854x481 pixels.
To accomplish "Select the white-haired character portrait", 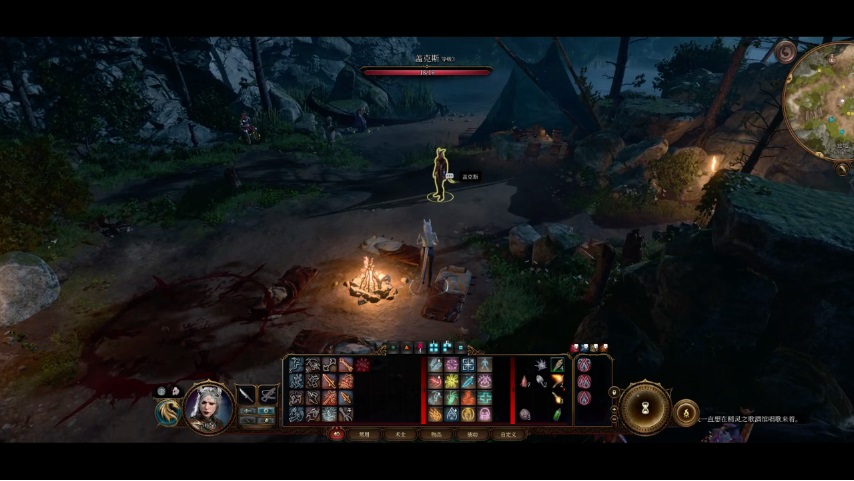I will (208, 405).
